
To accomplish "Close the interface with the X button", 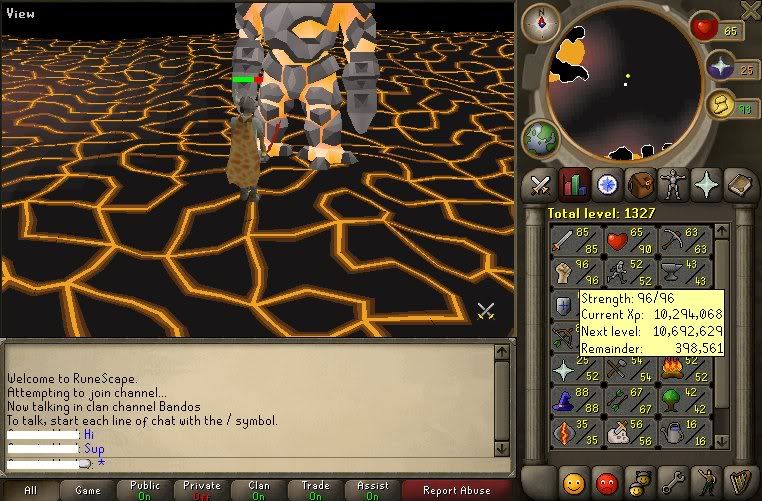I will click(750, 10).
